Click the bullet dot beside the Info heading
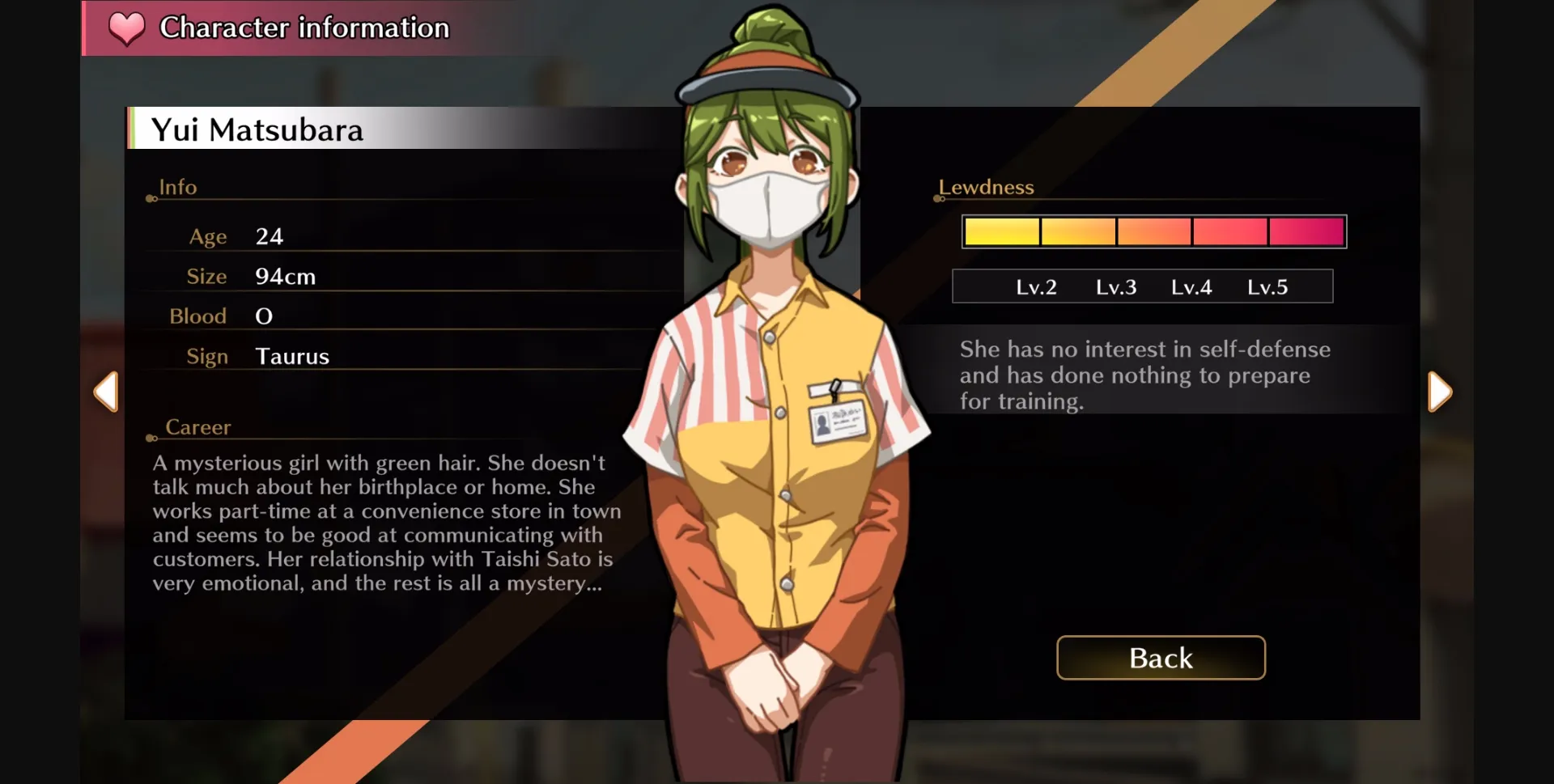Image resolution: width=1554 pixels, height=784 pixels. click(151, 198)
